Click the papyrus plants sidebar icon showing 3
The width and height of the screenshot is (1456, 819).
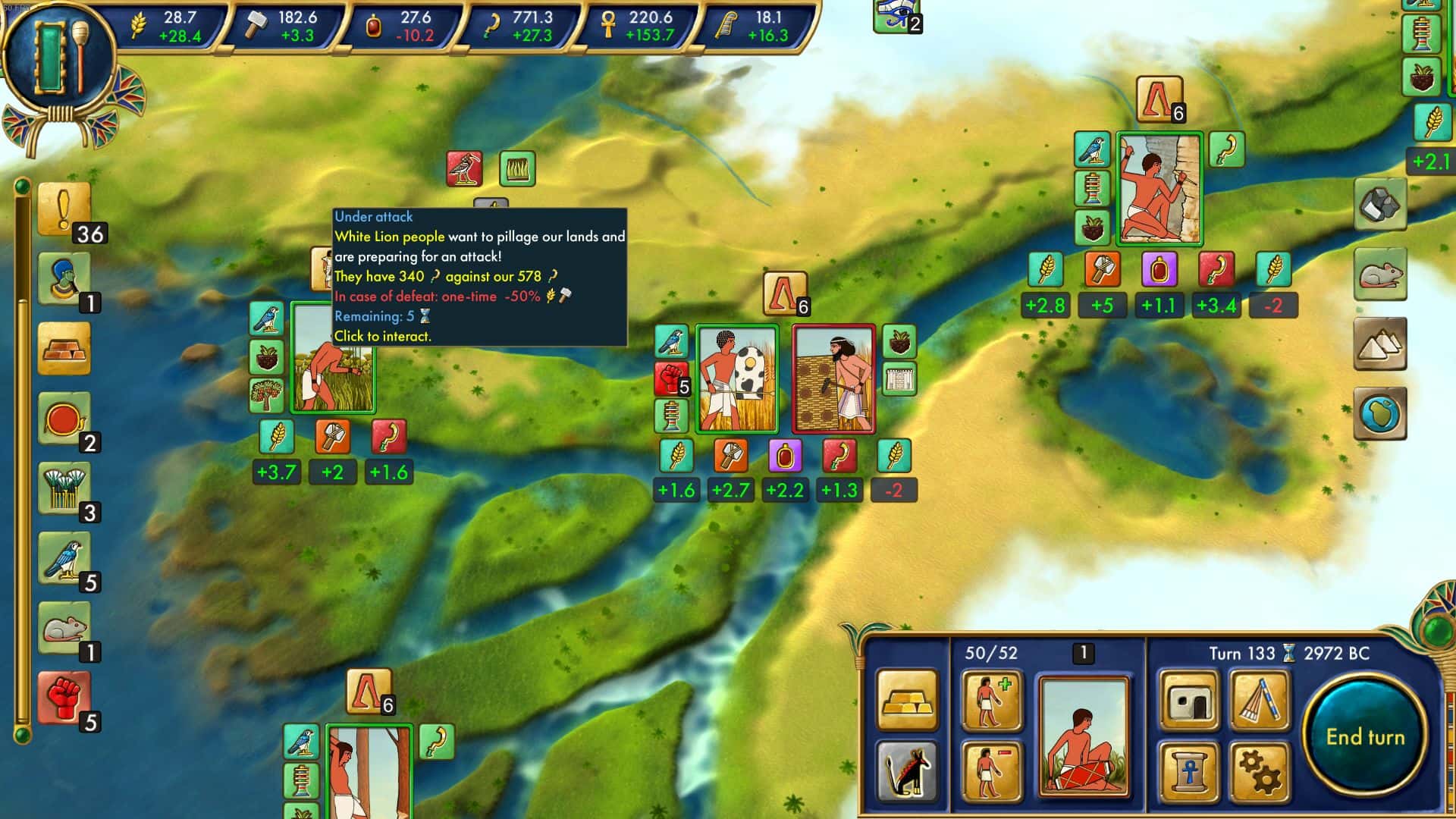64,489
